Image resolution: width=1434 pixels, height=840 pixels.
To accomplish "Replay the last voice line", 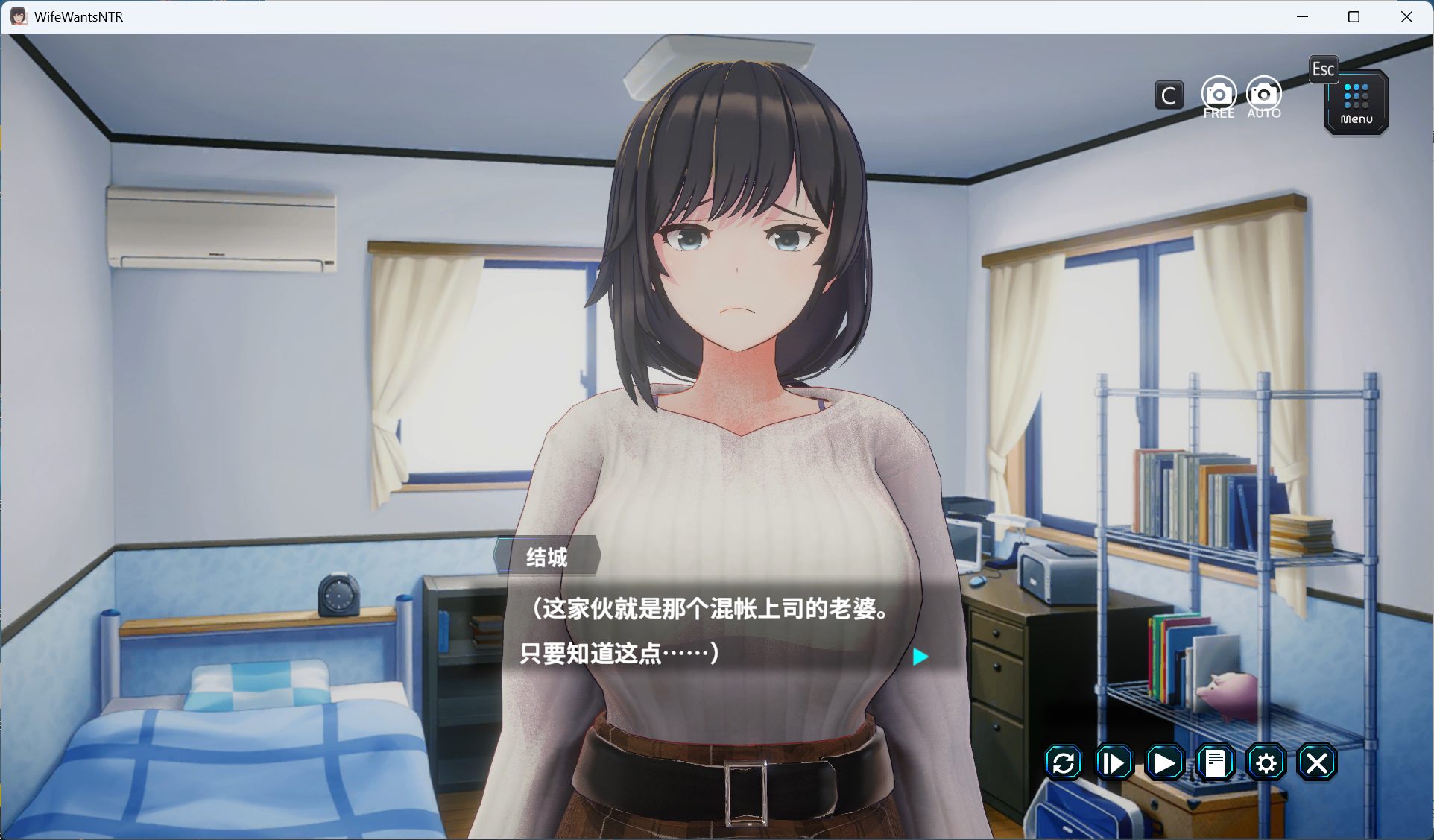I will (x=1064, y=762).
